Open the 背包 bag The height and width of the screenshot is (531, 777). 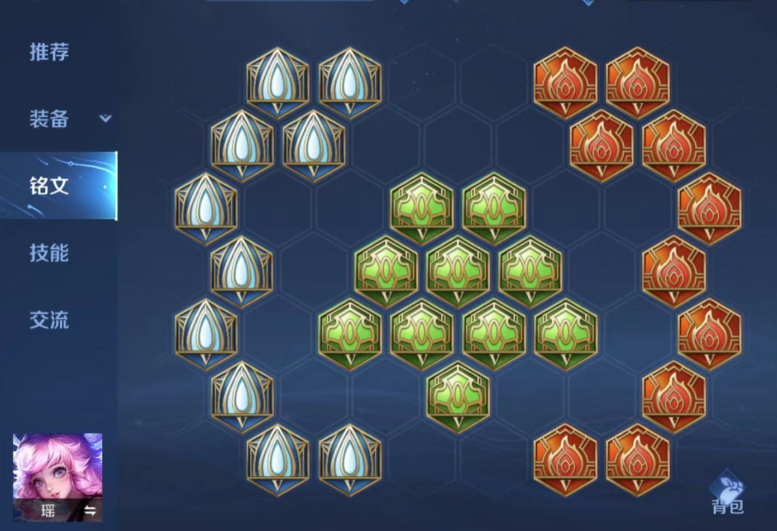[728, 493]
